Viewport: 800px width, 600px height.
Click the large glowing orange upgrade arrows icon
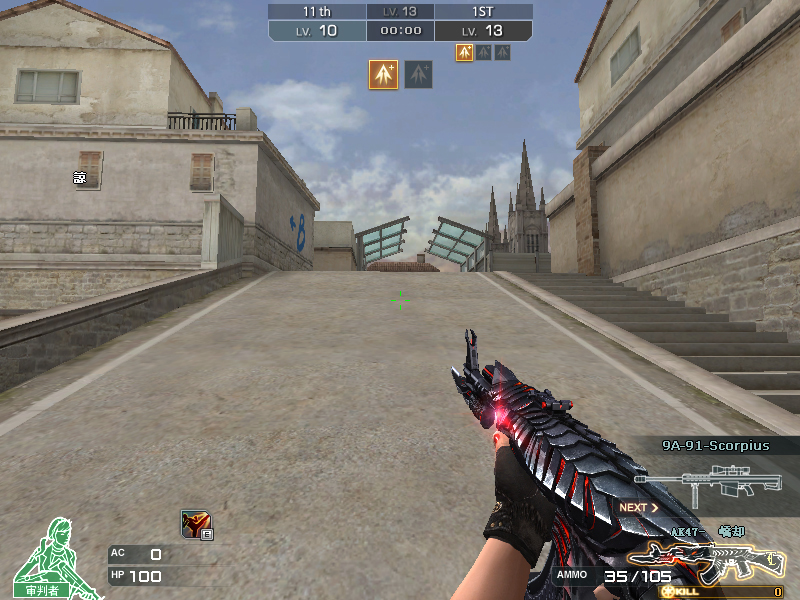tap(383, 74)
